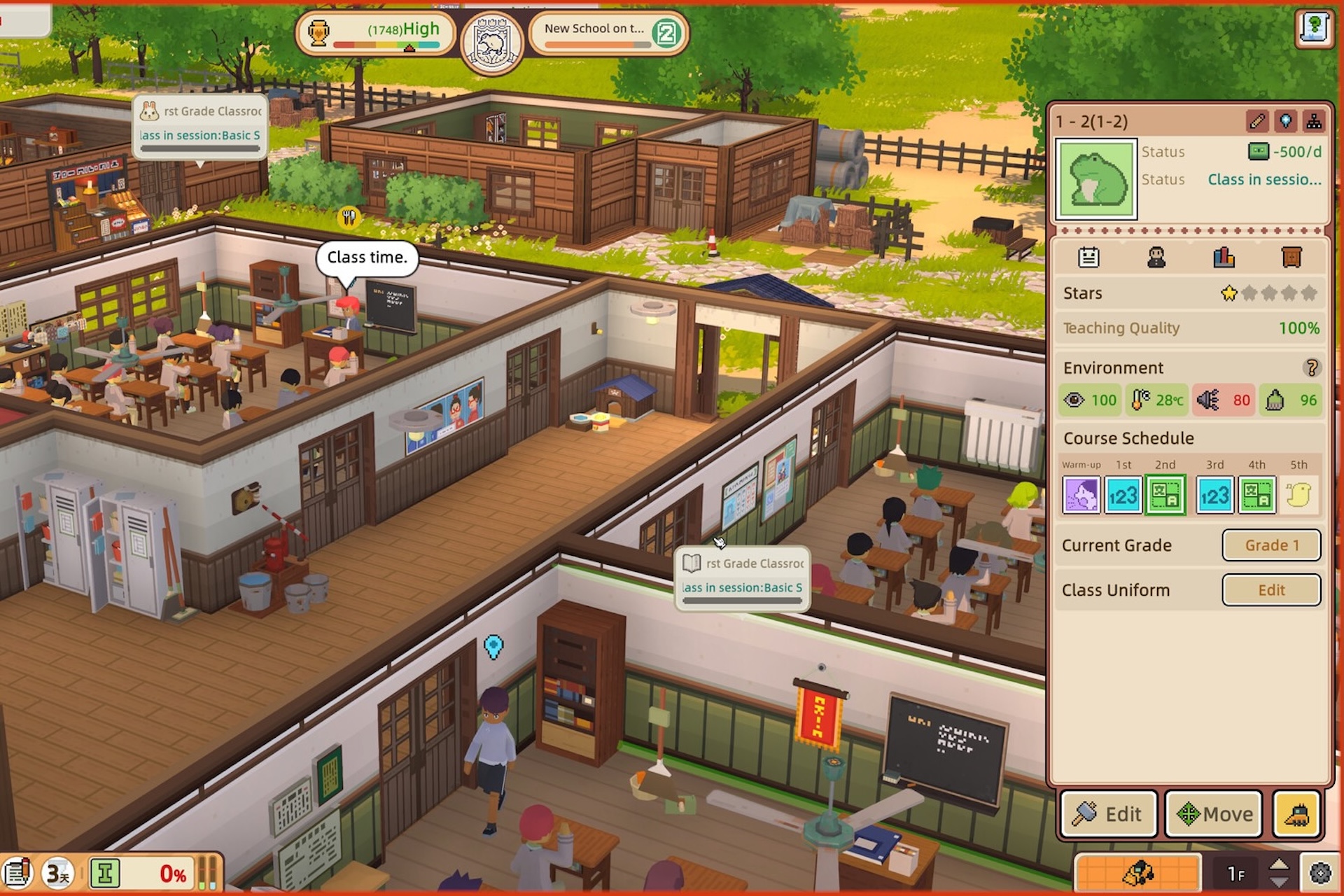This screenshot has width=1344, height=896.
Task: Switch to the teacher tab in the classroom panel
Action: click(1156, 258)
